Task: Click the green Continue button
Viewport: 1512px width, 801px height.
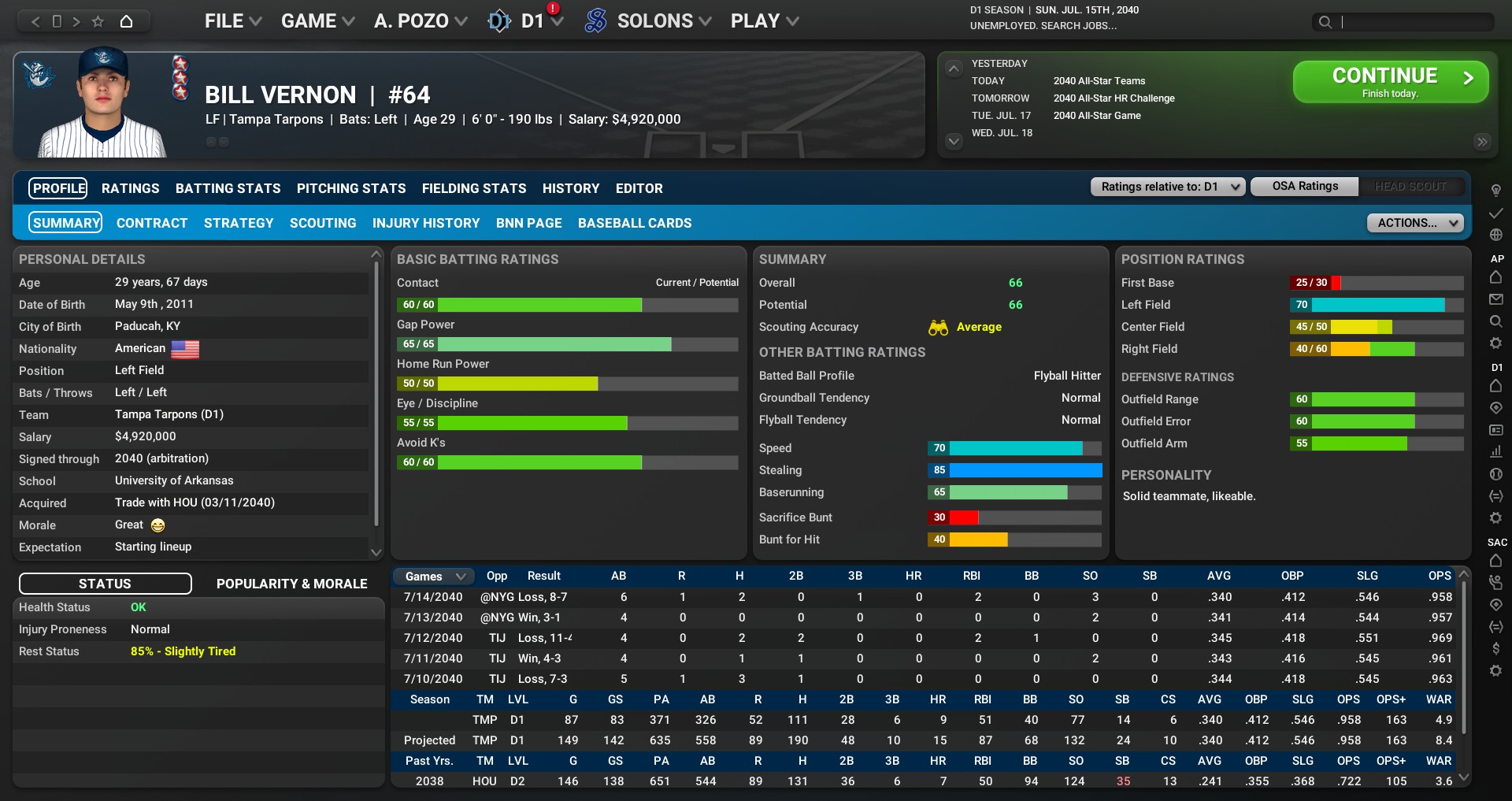Action: [x=1390, y=82]
